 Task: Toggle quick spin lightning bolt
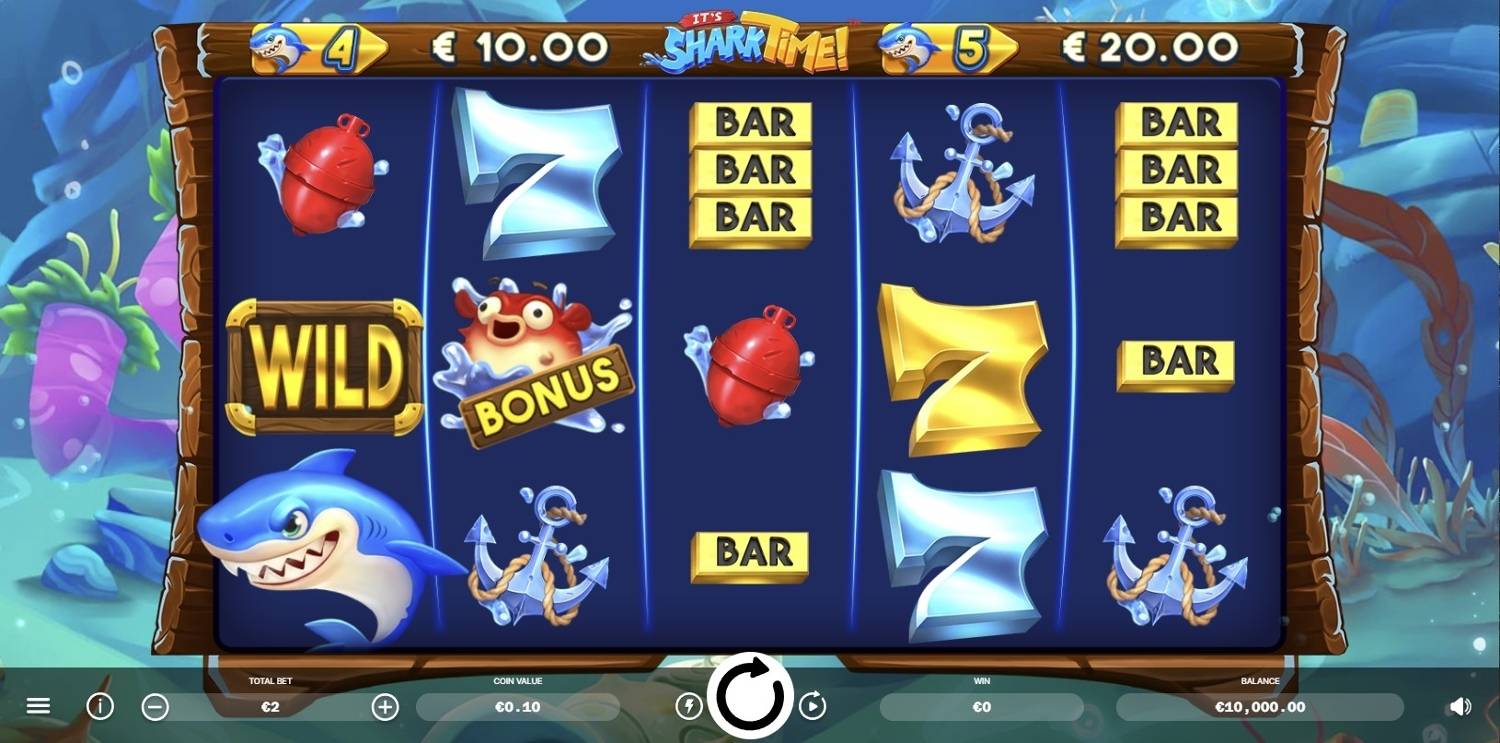point(688,707)
